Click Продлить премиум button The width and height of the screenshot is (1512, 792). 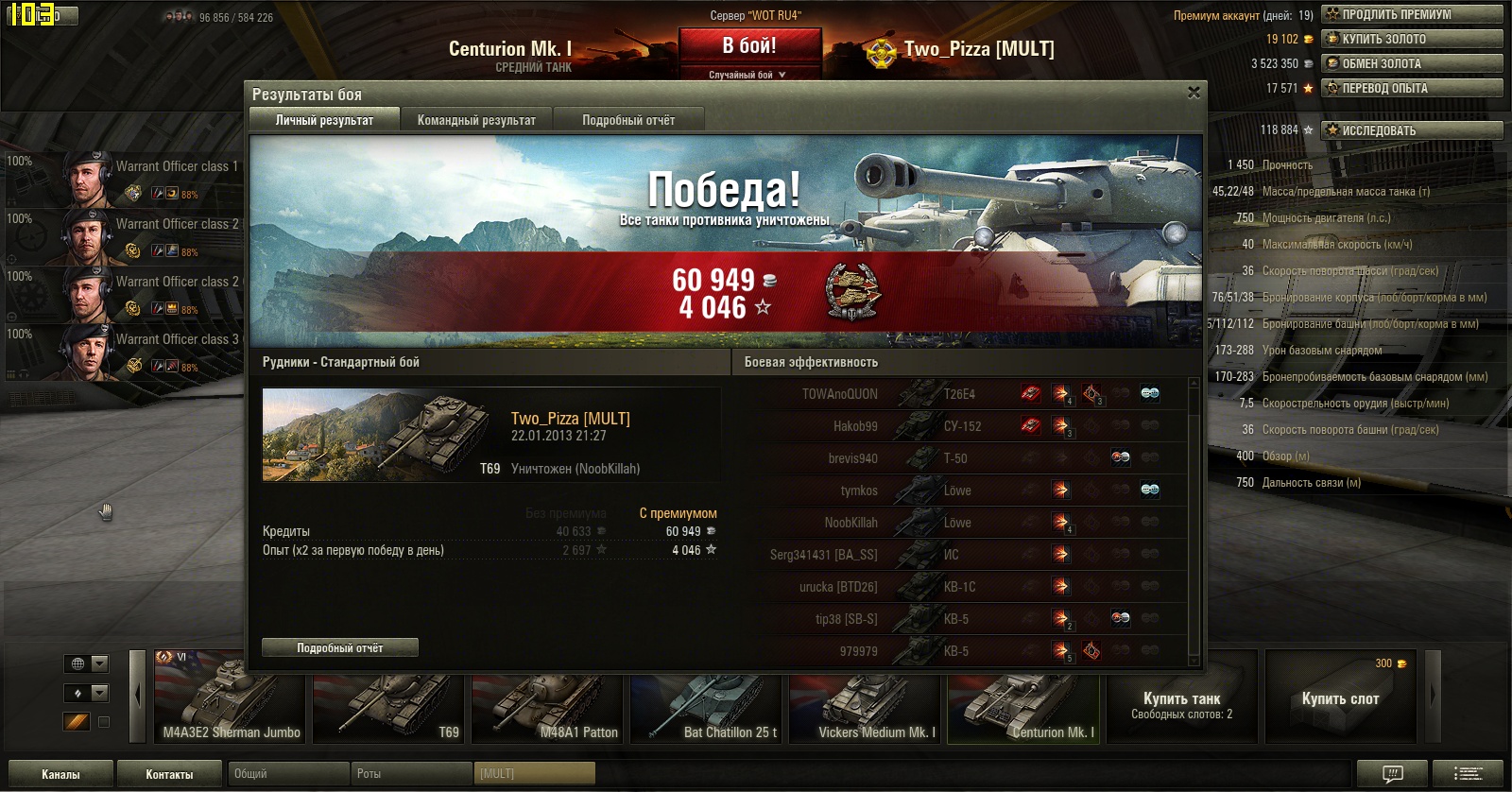pyautogui.click(x=1411, y=14)
